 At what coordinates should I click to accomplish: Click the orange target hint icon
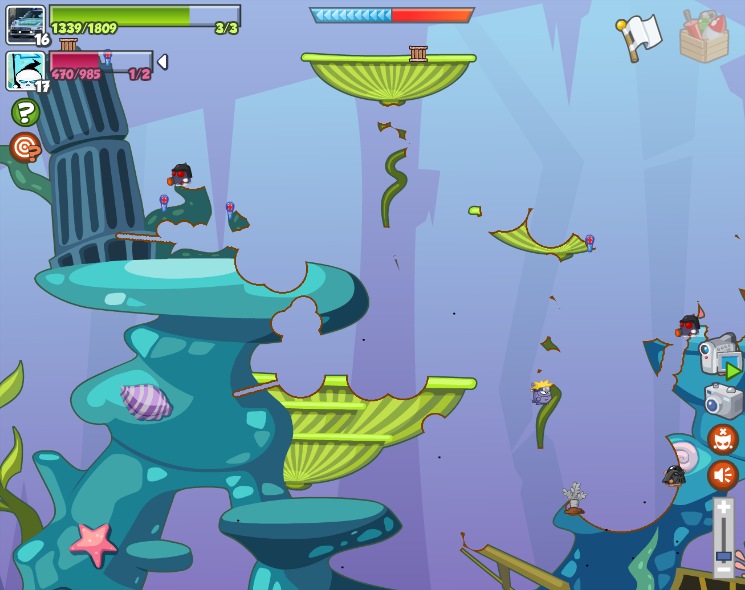[25, 148]
